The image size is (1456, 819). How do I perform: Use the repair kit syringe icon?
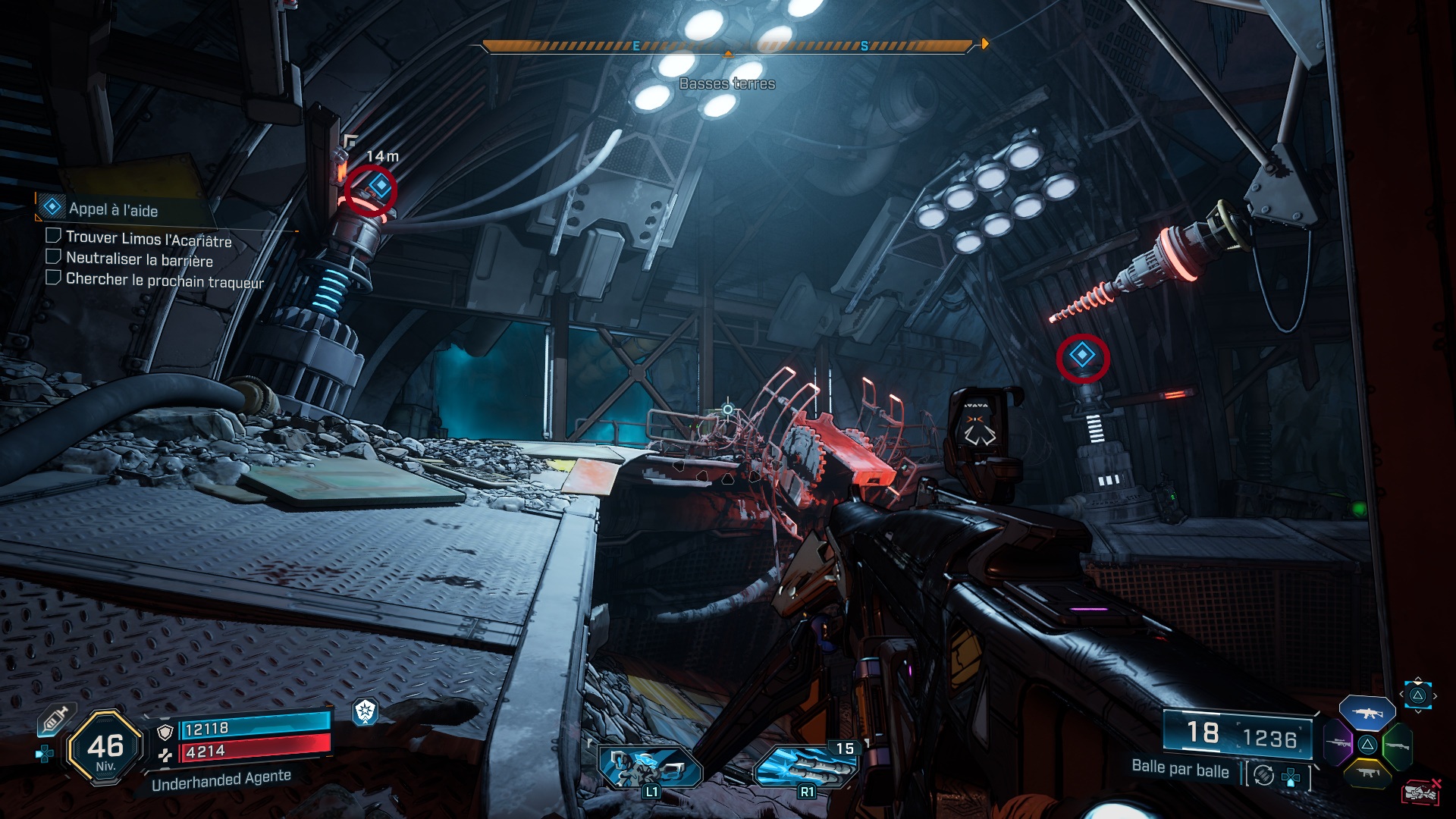[55, 719]
